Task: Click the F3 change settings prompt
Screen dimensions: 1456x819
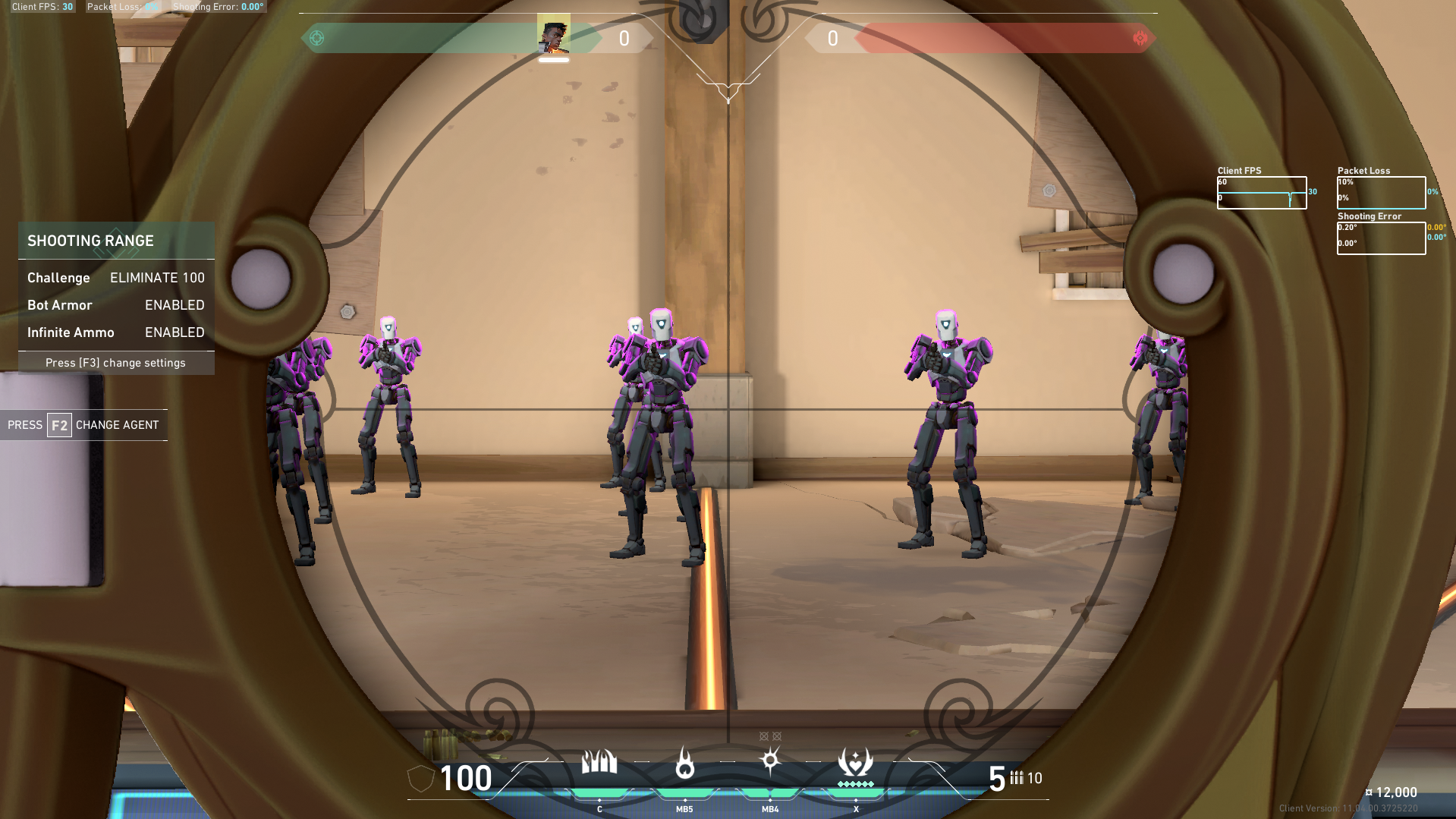Action: 115,363
